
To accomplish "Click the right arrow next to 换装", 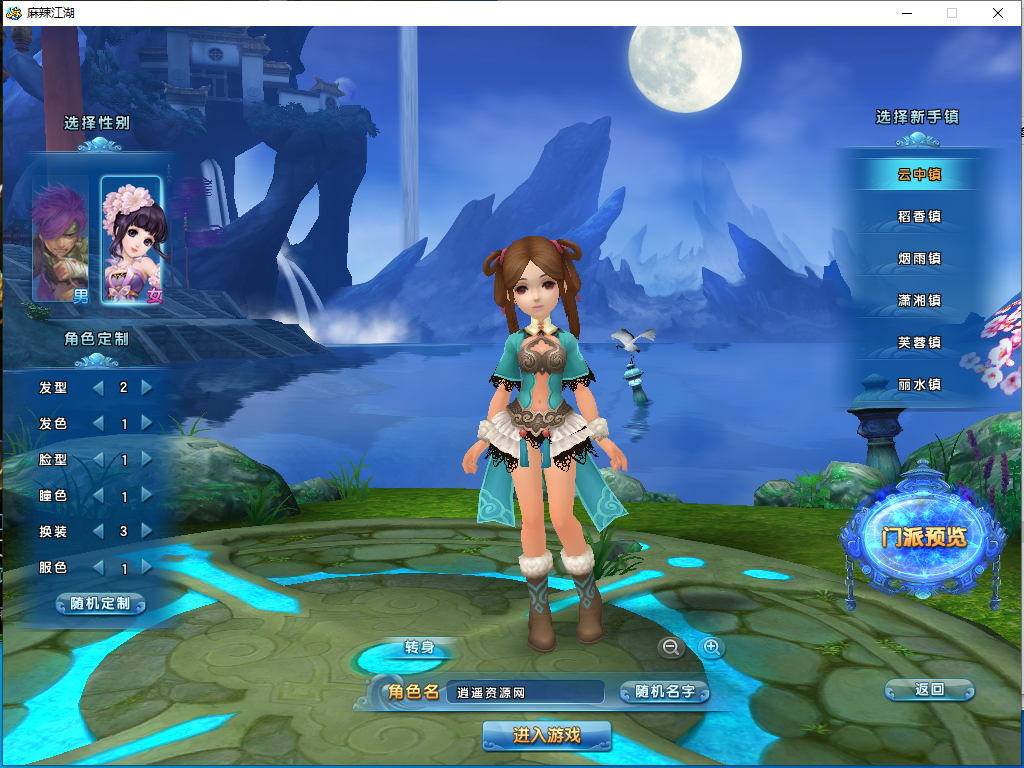I will [147, 531].
